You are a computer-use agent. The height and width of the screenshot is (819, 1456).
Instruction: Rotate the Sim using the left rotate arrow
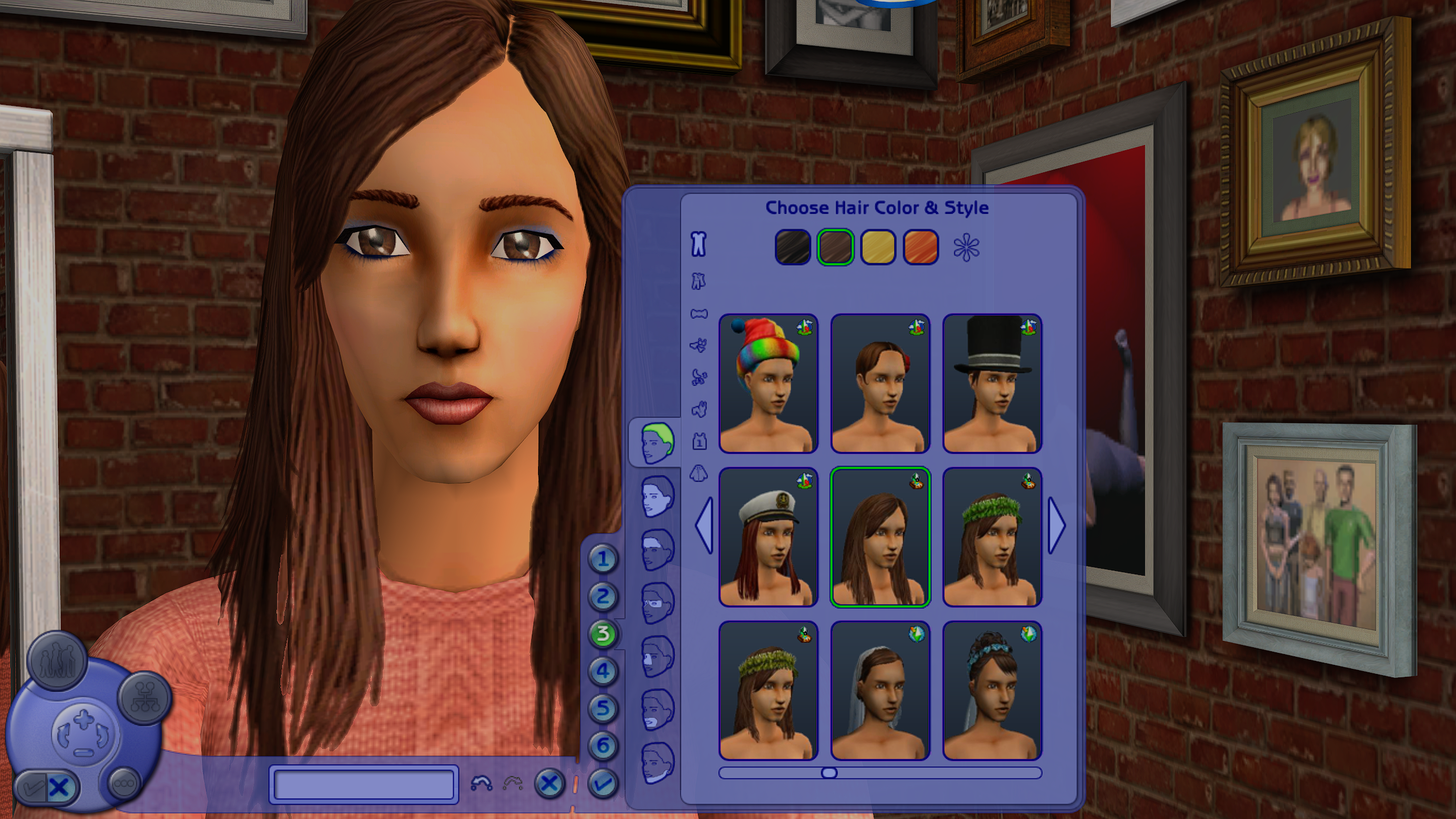[64, 735]
